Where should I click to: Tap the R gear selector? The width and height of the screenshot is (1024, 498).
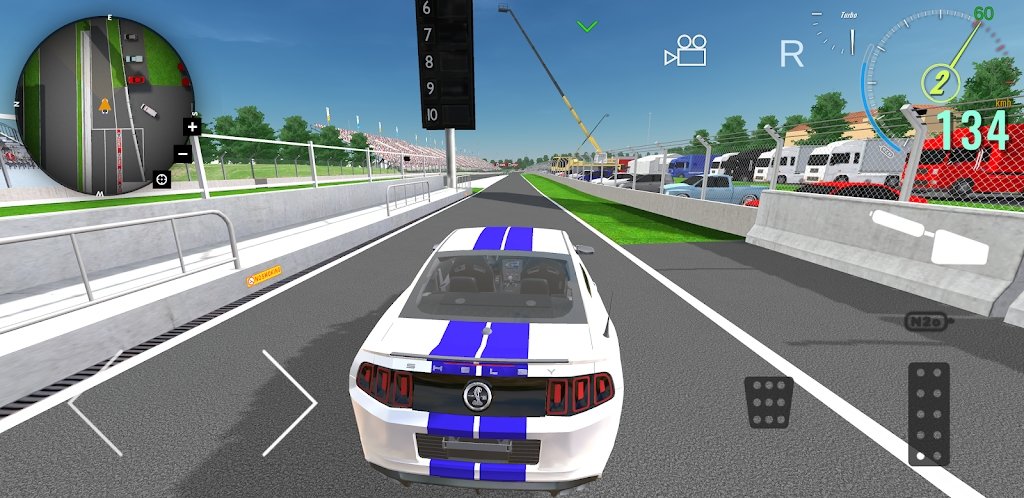(x=791, y=54)
